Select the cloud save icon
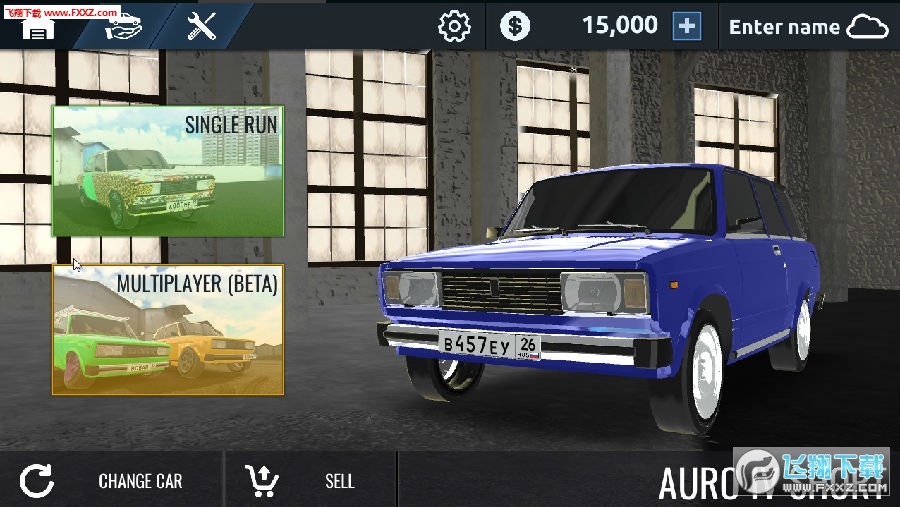 click(867, 27)
